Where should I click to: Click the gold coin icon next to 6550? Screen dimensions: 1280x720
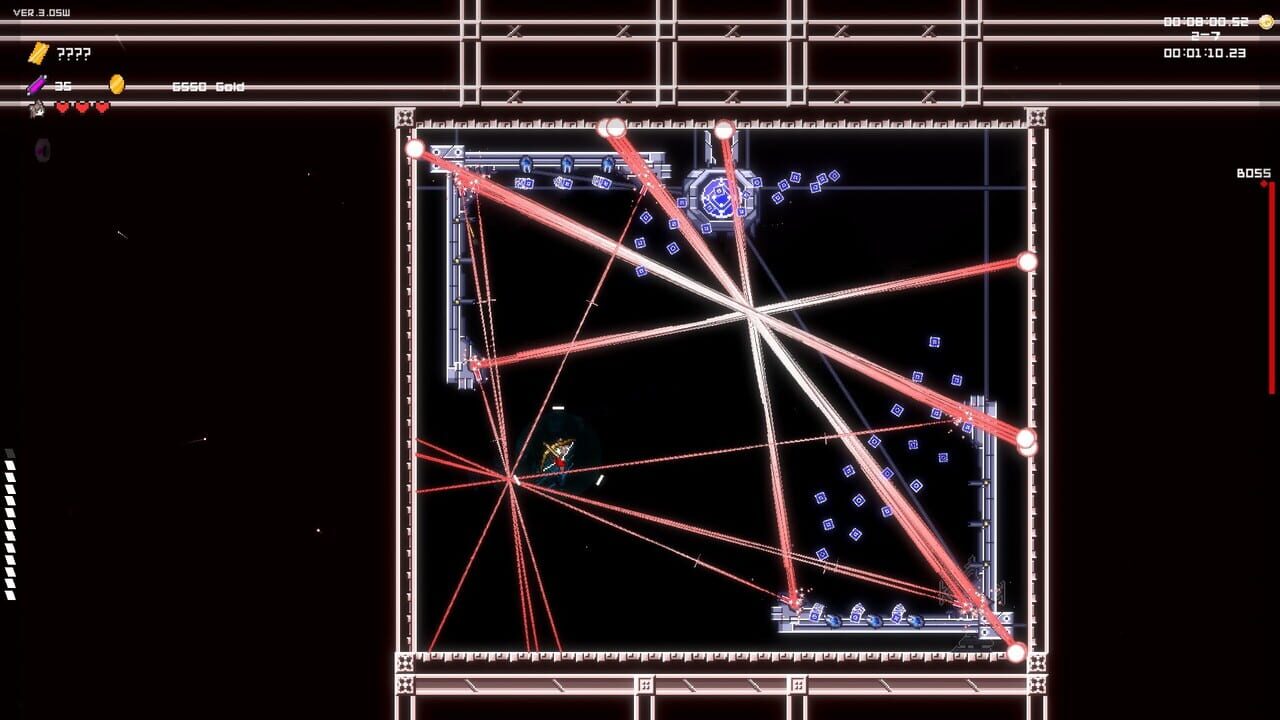pos(116,84)
